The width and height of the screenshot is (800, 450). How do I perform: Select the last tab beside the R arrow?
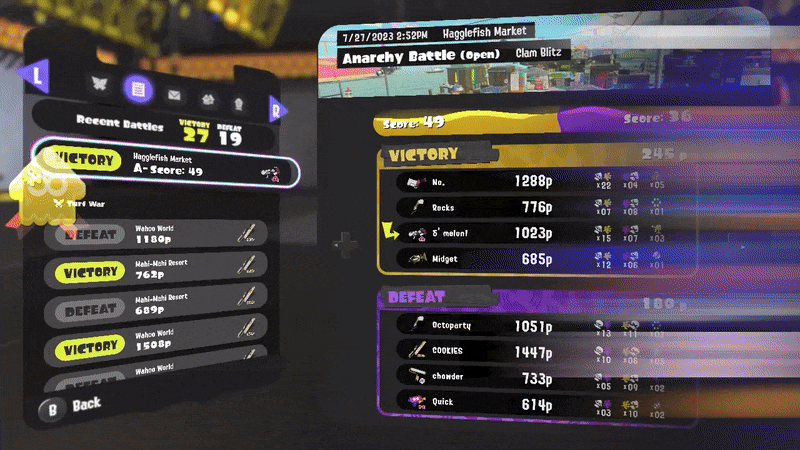[x=238, y=103]
